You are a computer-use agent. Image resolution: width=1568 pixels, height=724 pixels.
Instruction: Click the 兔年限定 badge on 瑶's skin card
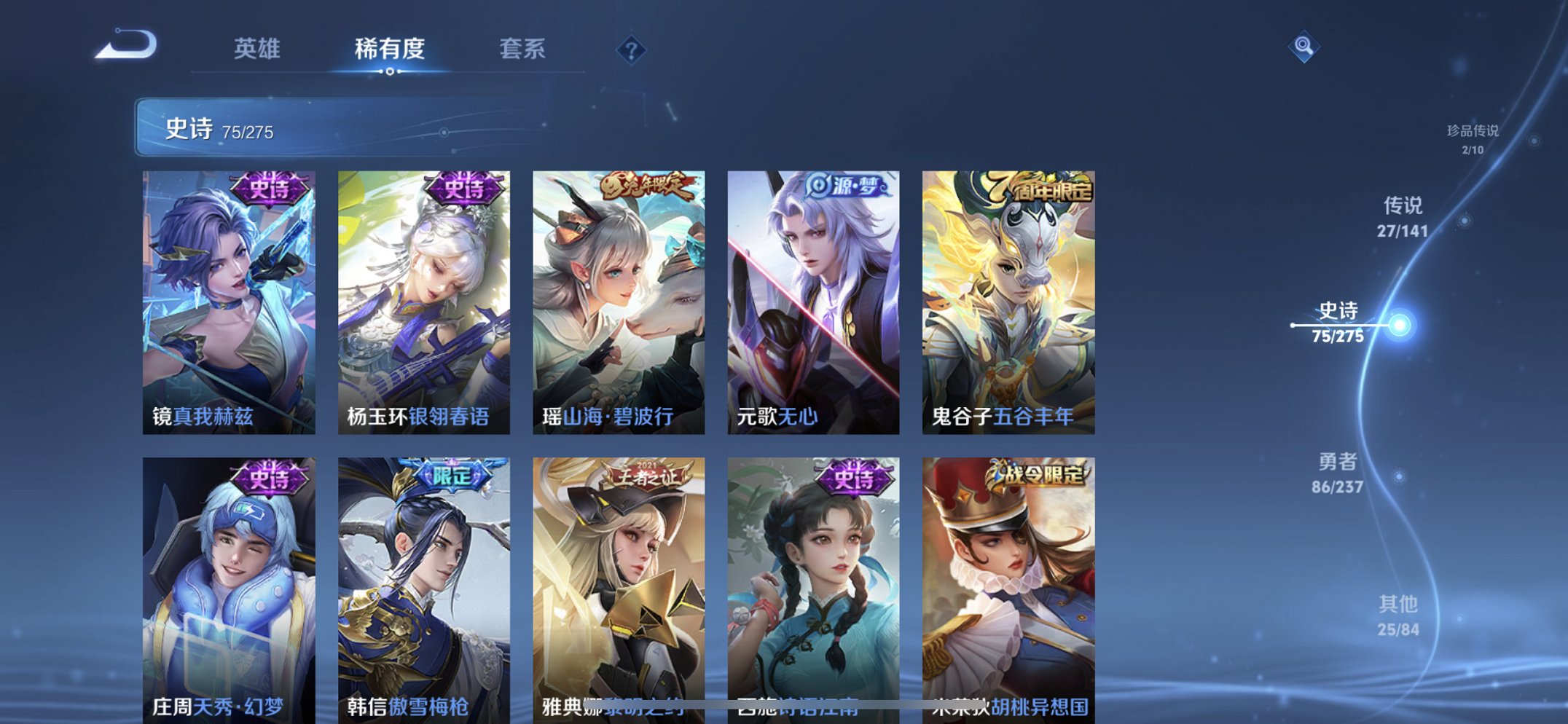(x=646, y=188)
